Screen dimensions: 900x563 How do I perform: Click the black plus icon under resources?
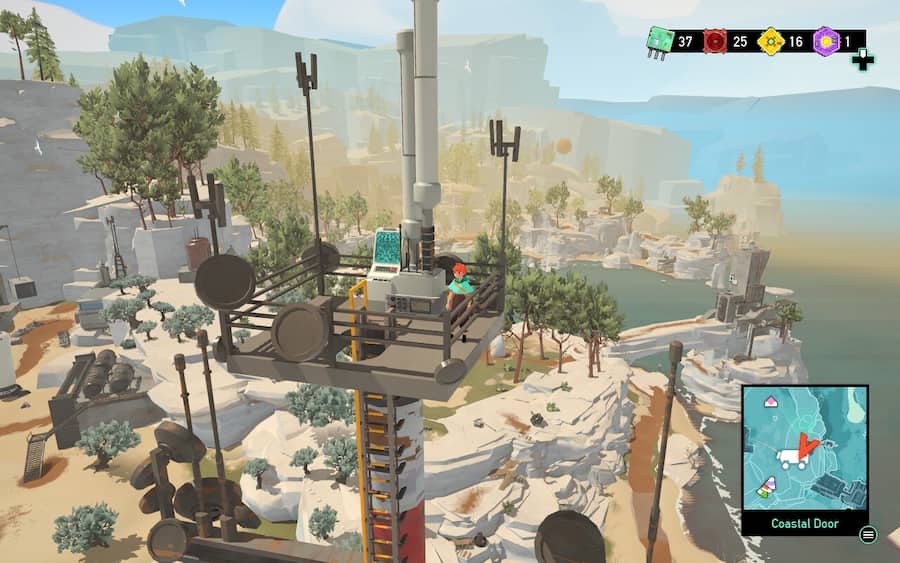point(862,61)
